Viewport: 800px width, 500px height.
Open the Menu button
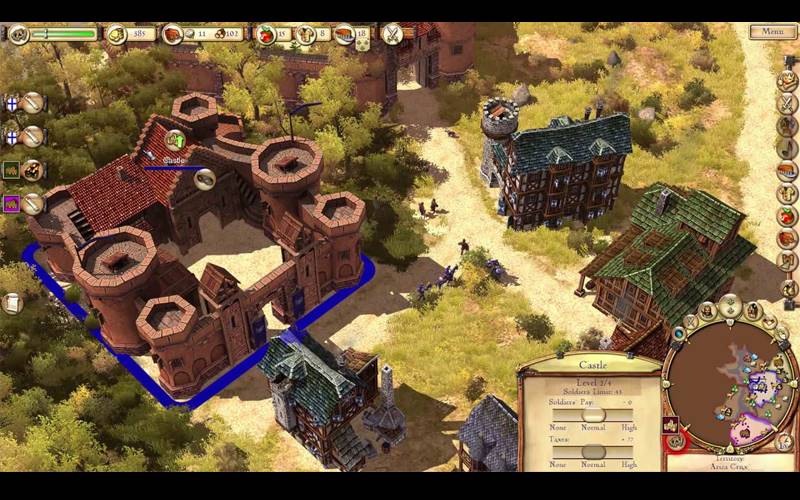[772, 32]
